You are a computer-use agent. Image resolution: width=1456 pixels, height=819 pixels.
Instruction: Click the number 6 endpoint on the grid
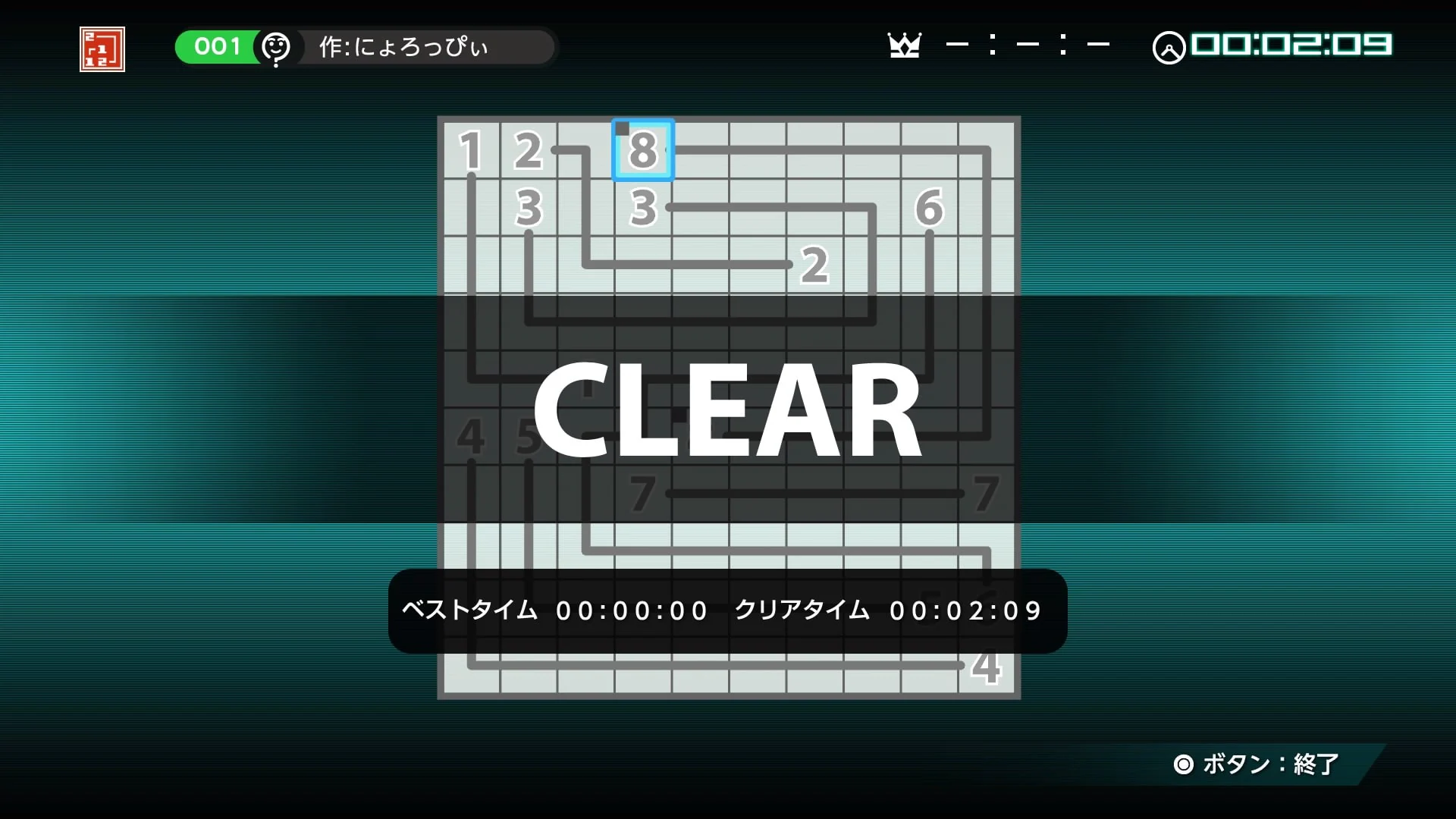[x=928, y=208]
